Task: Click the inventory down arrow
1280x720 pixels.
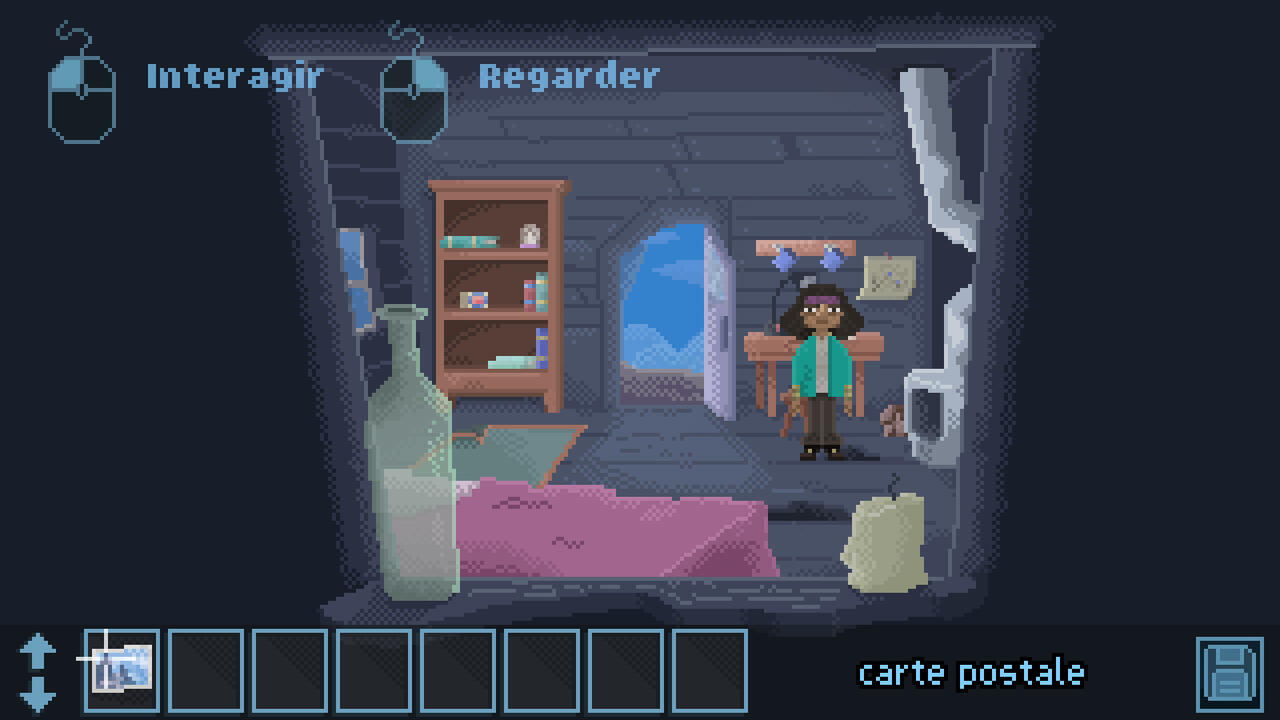Action: pos(37,692)
